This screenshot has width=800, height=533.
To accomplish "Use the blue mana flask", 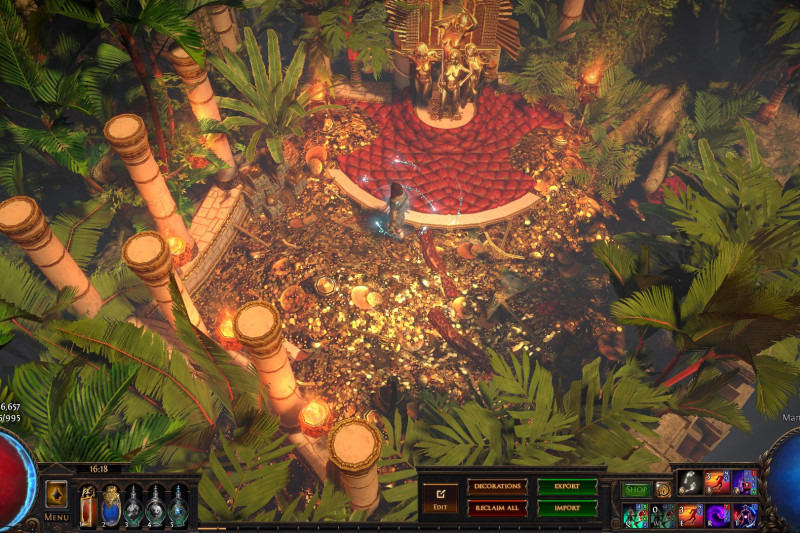I will tap(111, 505).
